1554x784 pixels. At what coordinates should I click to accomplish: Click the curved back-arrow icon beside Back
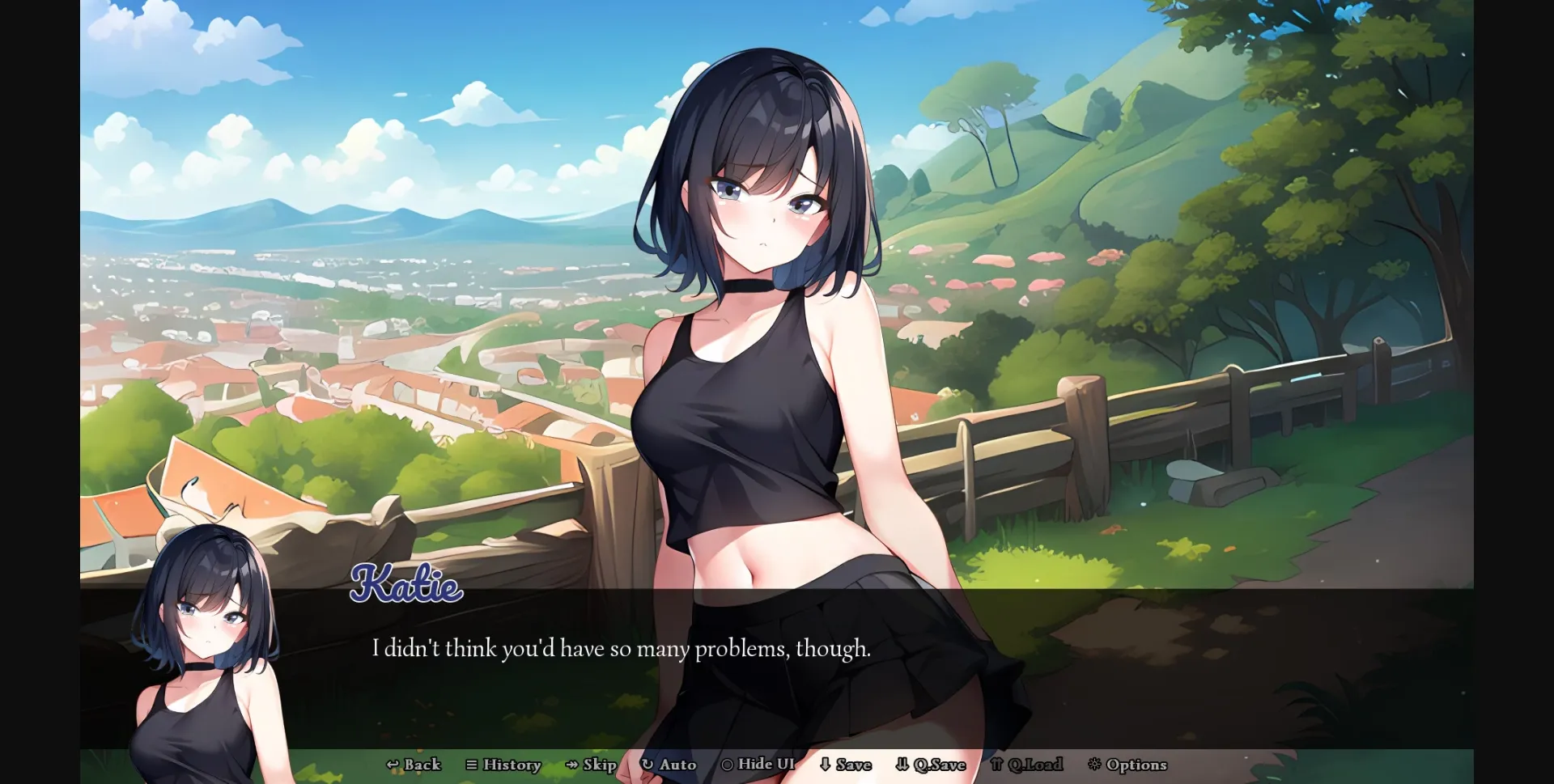tap(393, 764)
